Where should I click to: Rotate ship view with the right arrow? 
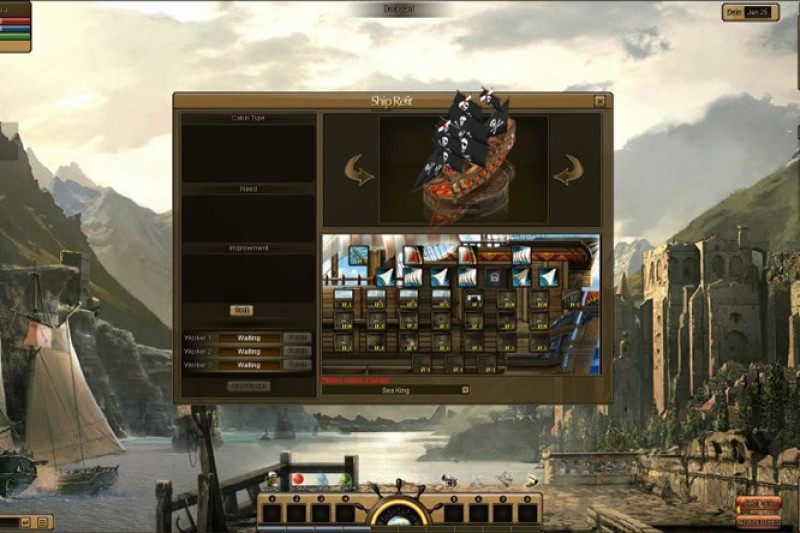pos(567,170)
